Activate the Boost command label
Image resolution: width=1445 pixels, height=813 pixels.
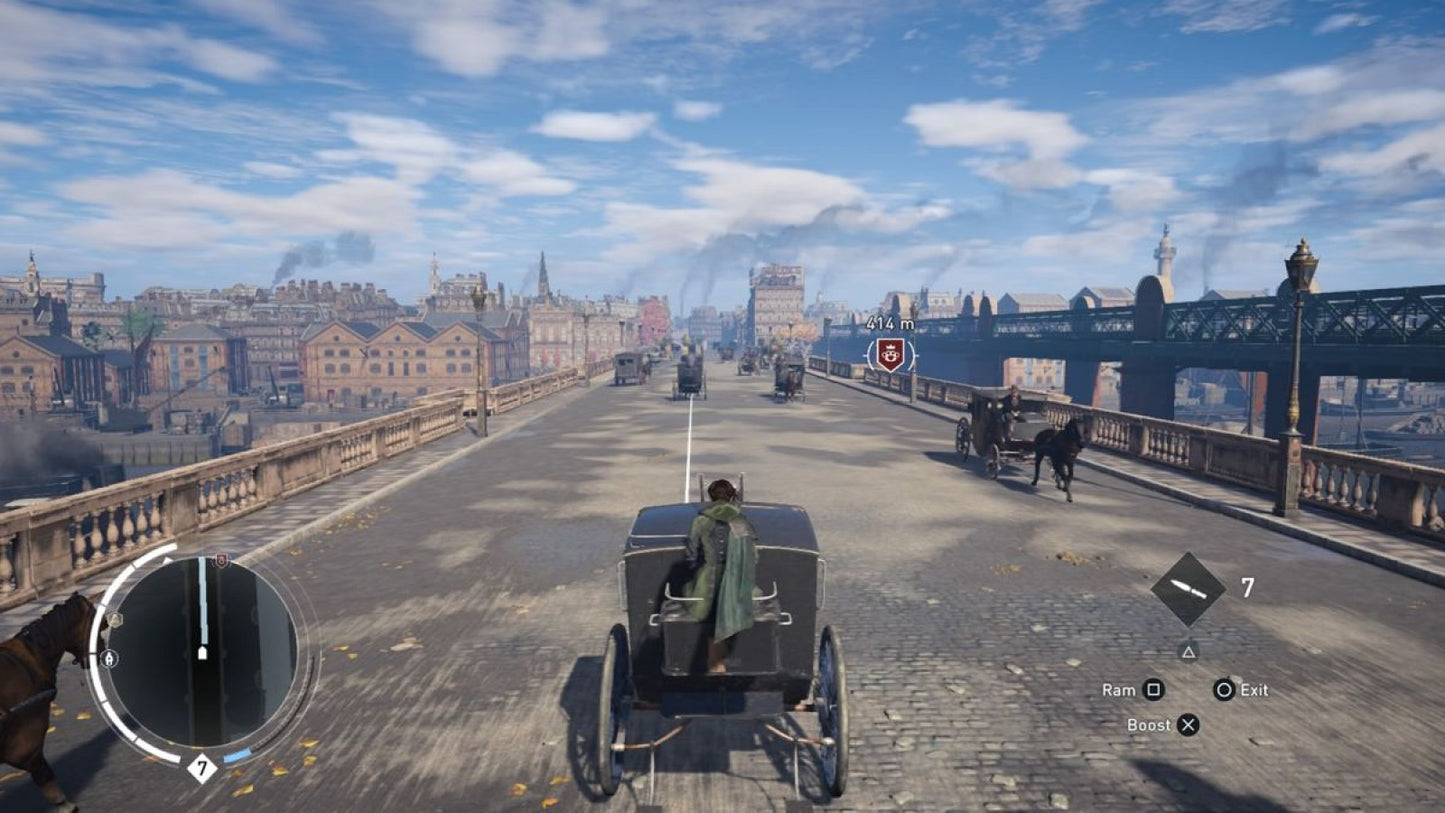(1149, 725)
